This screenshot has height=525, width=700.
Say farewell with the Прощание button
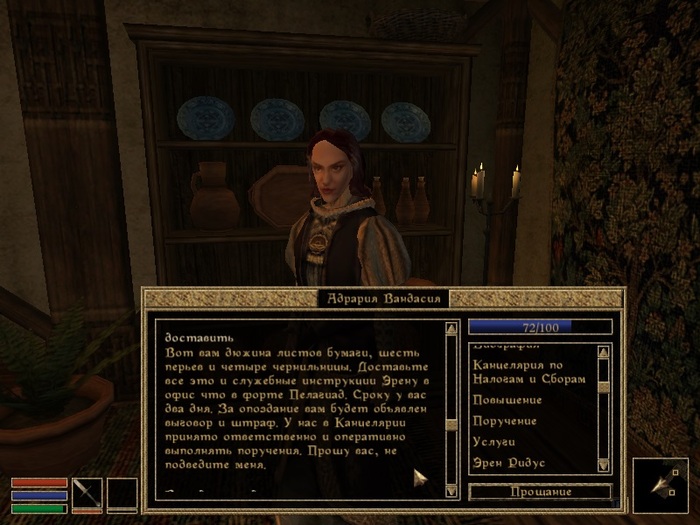pyautogui.click(x=540, y=492)
